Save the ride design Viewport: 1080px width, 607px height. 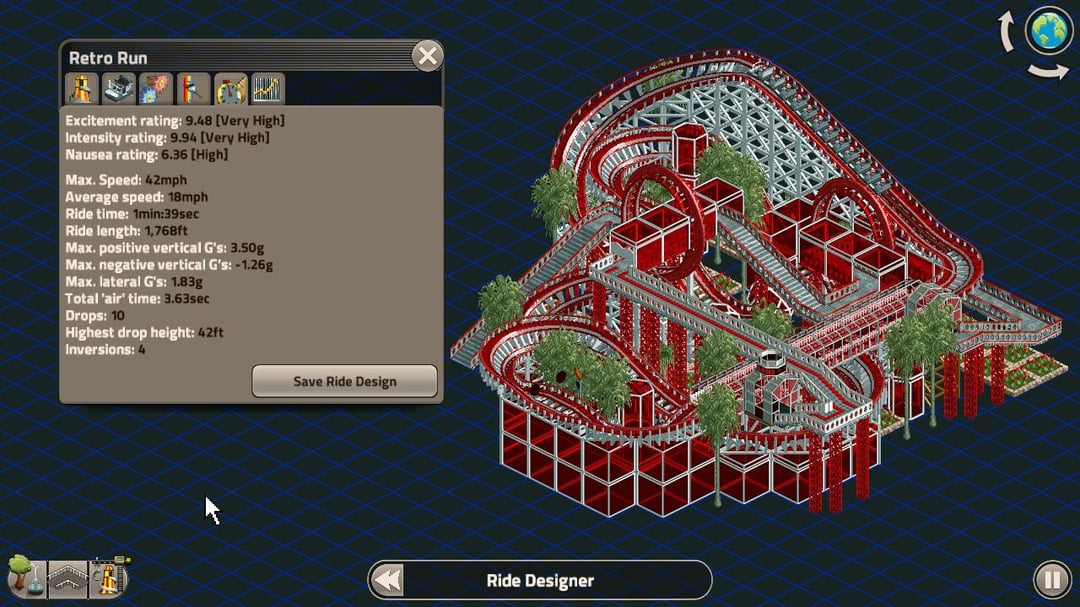[344, 381]
